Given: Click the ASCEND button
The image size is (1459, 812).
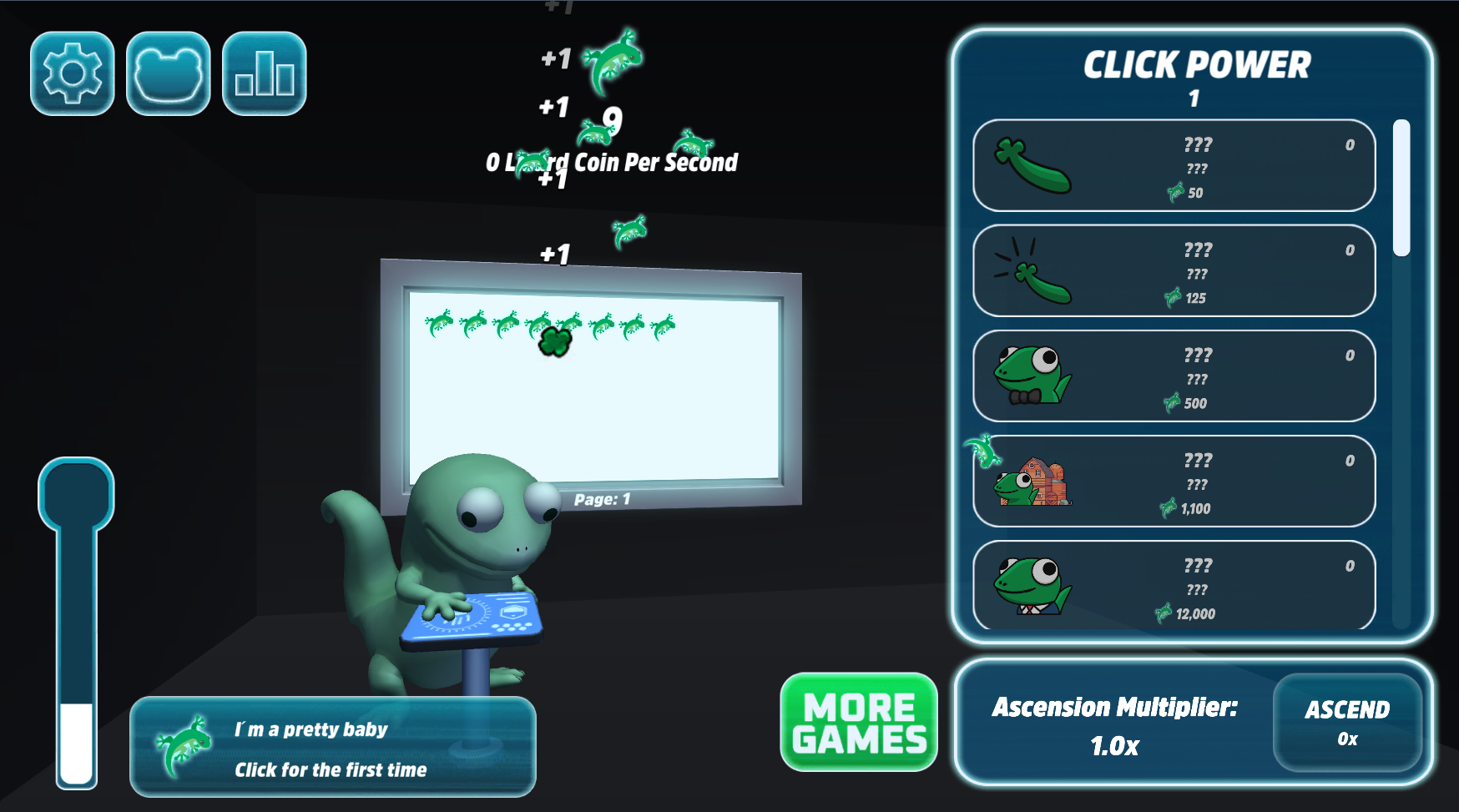Looking at the screenshot, I should click(1347, 723).
